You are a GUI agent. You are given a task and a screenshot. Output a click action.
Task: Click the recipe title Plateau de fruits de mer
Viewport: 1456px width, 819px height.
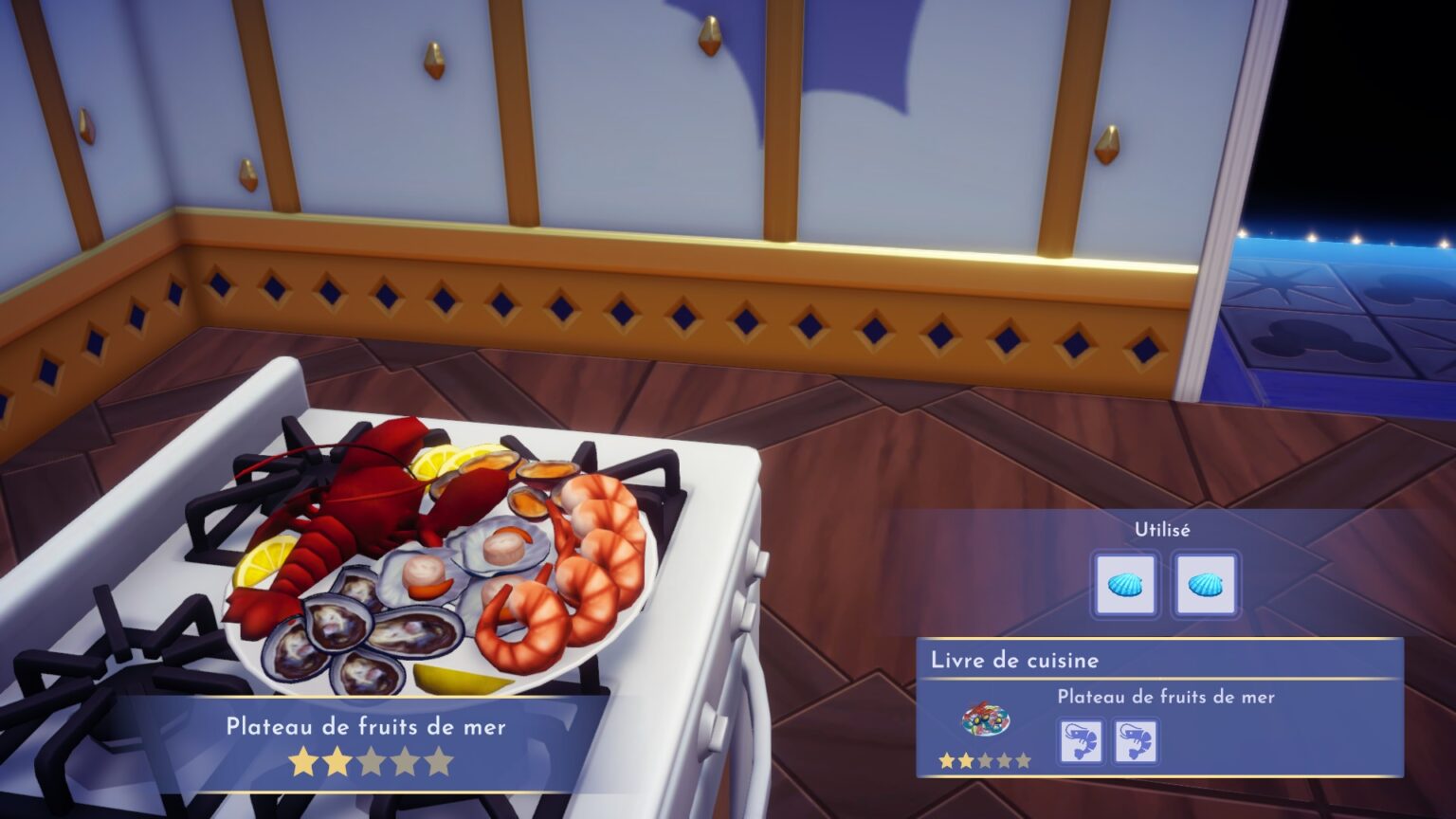click(x=1168, y=696)
